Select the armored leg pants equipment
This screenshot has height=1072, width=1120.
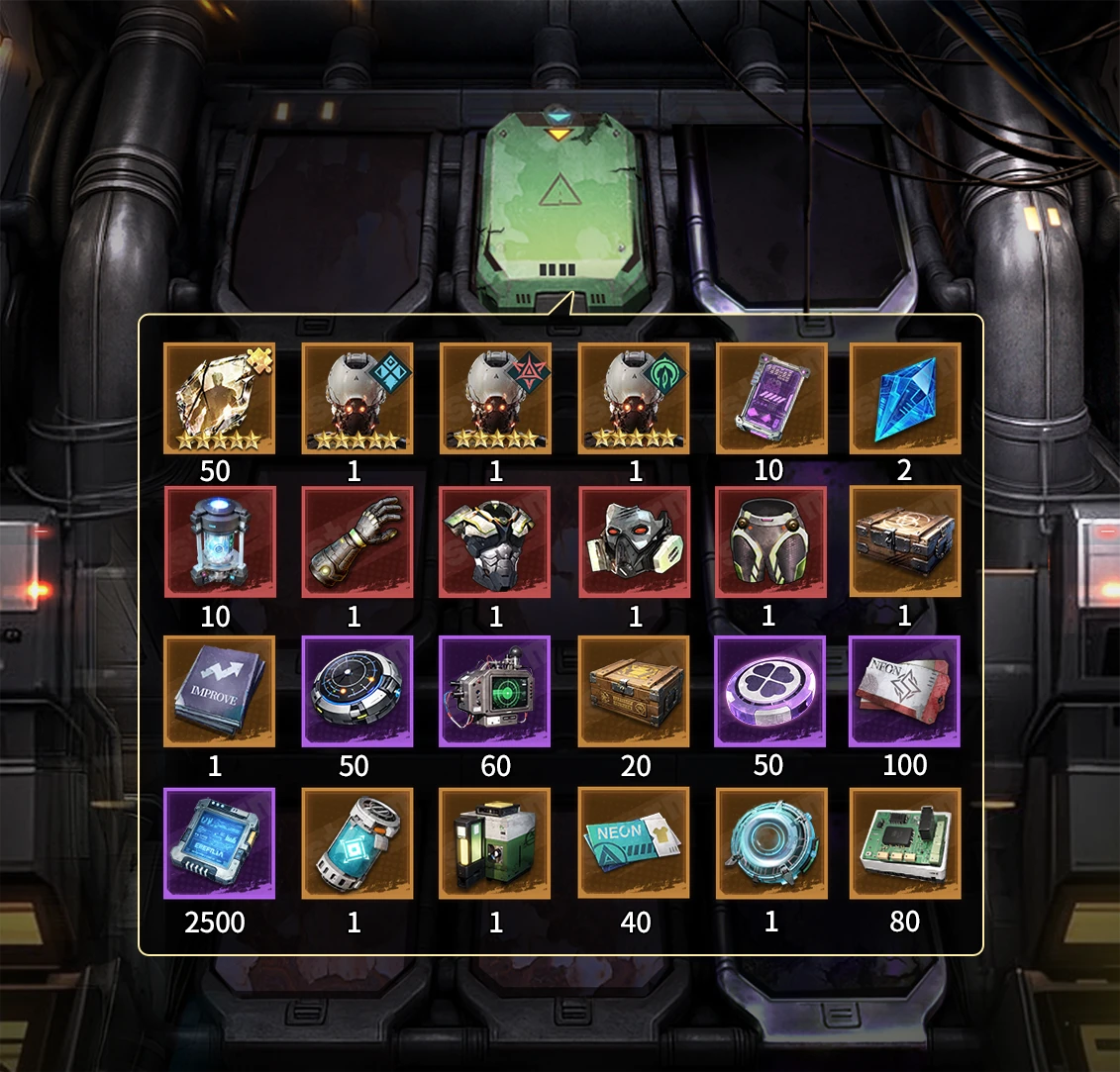pos(770,542)
